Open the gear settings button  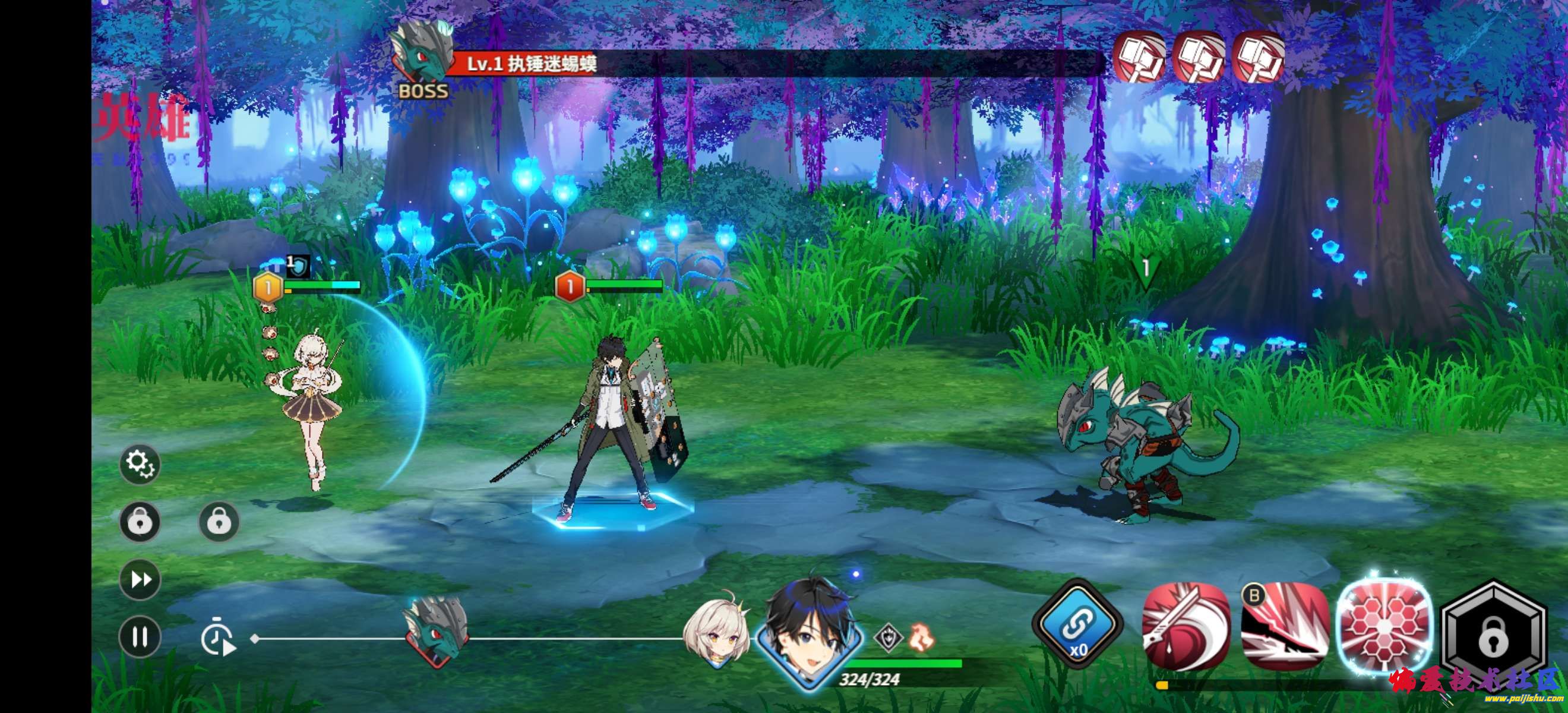click(140, 465)
